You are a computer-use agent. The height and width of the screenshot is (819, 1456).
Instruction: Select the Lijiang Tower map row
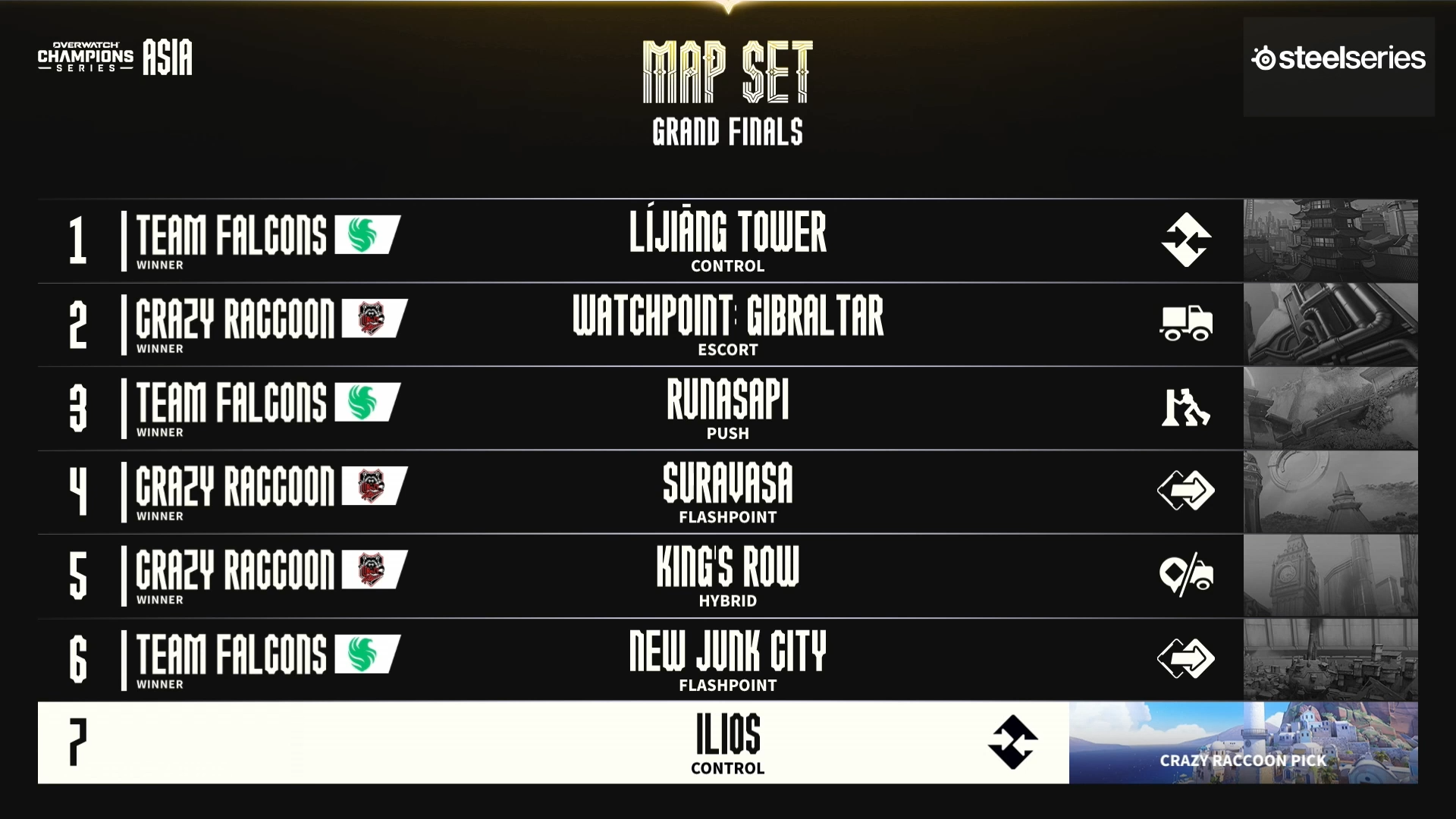(726, 240)
